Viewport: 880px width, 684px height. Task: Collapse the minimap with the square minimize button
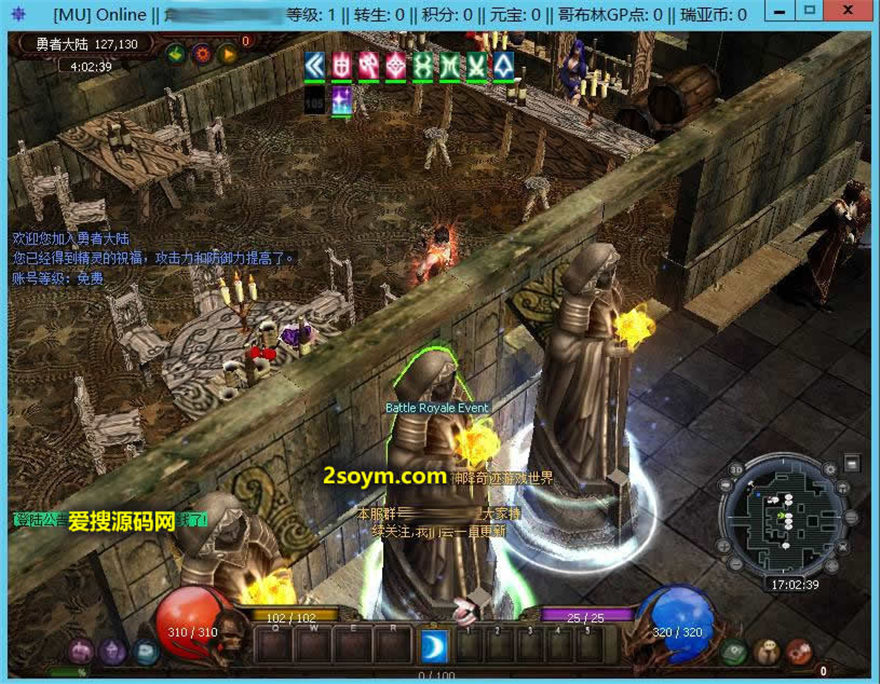851,462
